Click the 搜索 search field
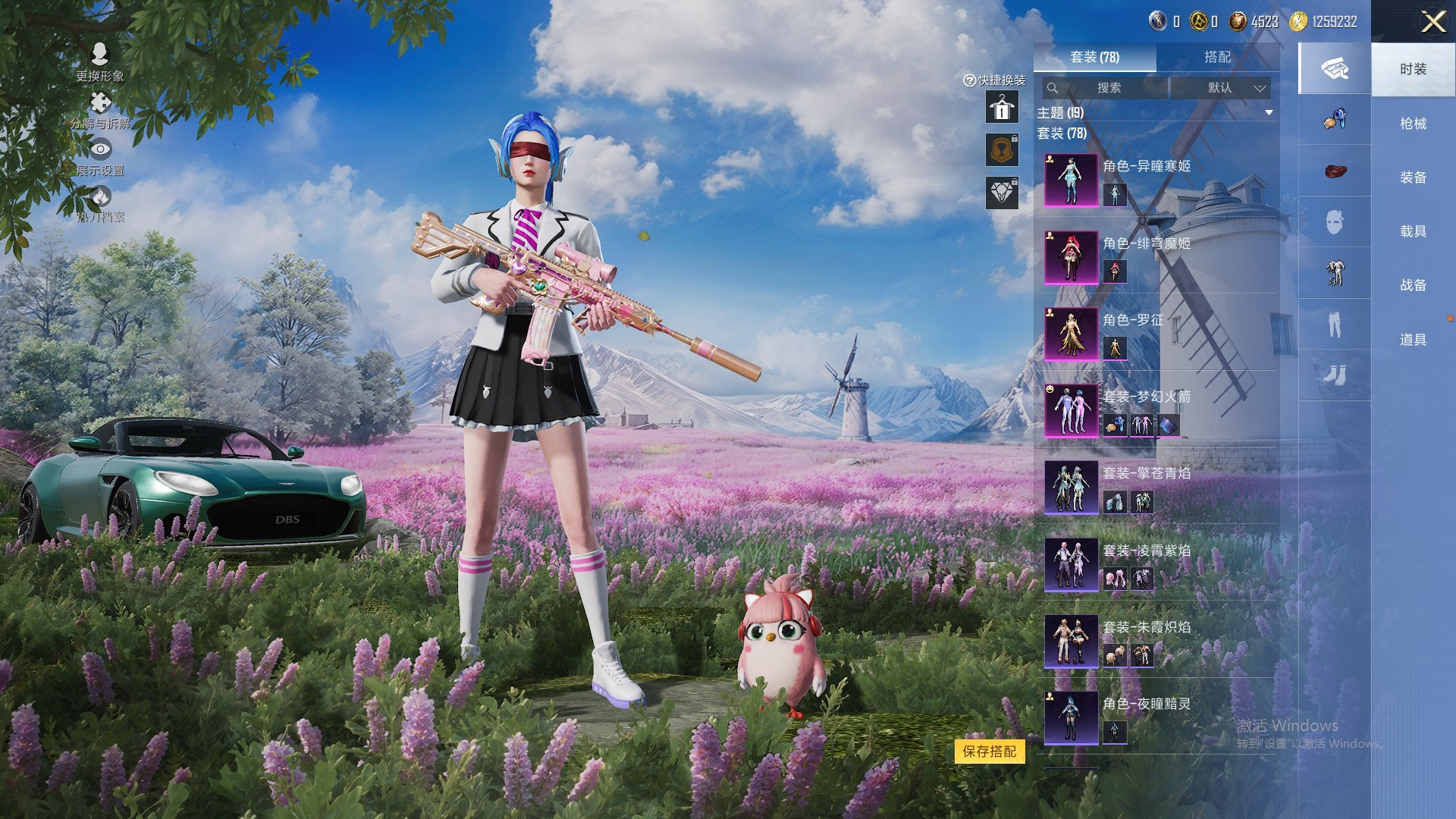The width and height of the screenshot is (1456, 819). click(1107, 88)
